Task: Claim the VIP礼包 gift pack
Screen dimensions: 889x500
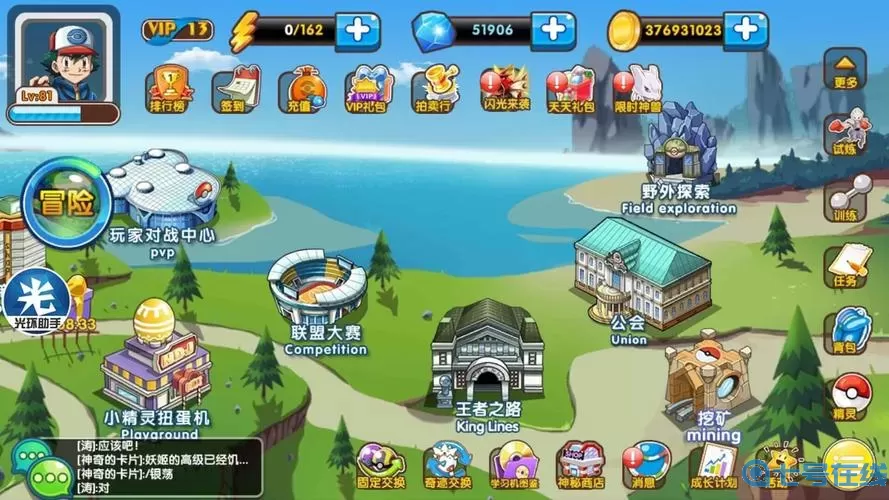Action: click(367, 89)
